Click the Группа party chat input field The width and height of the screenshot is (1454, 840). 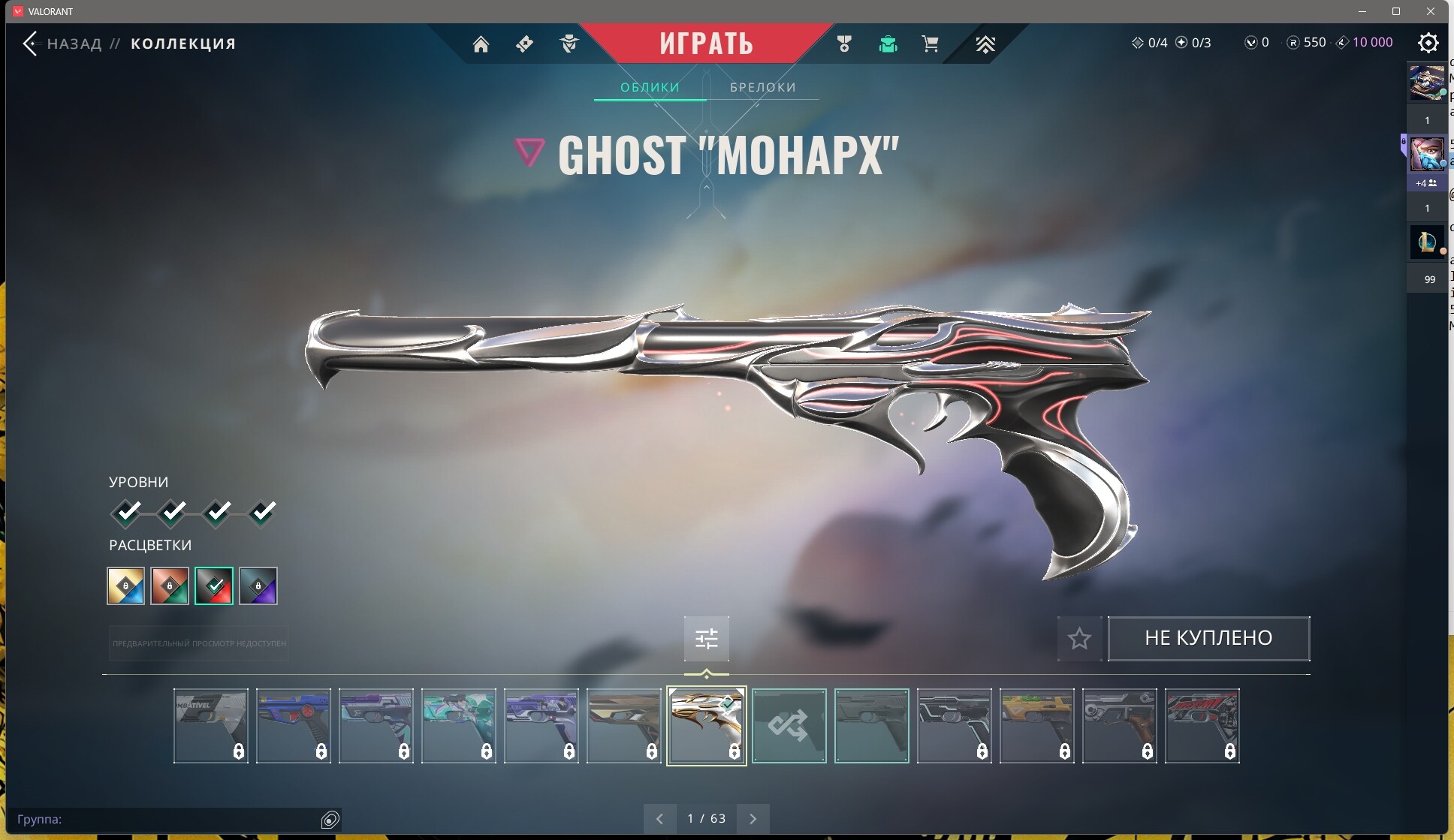point(165,819)
